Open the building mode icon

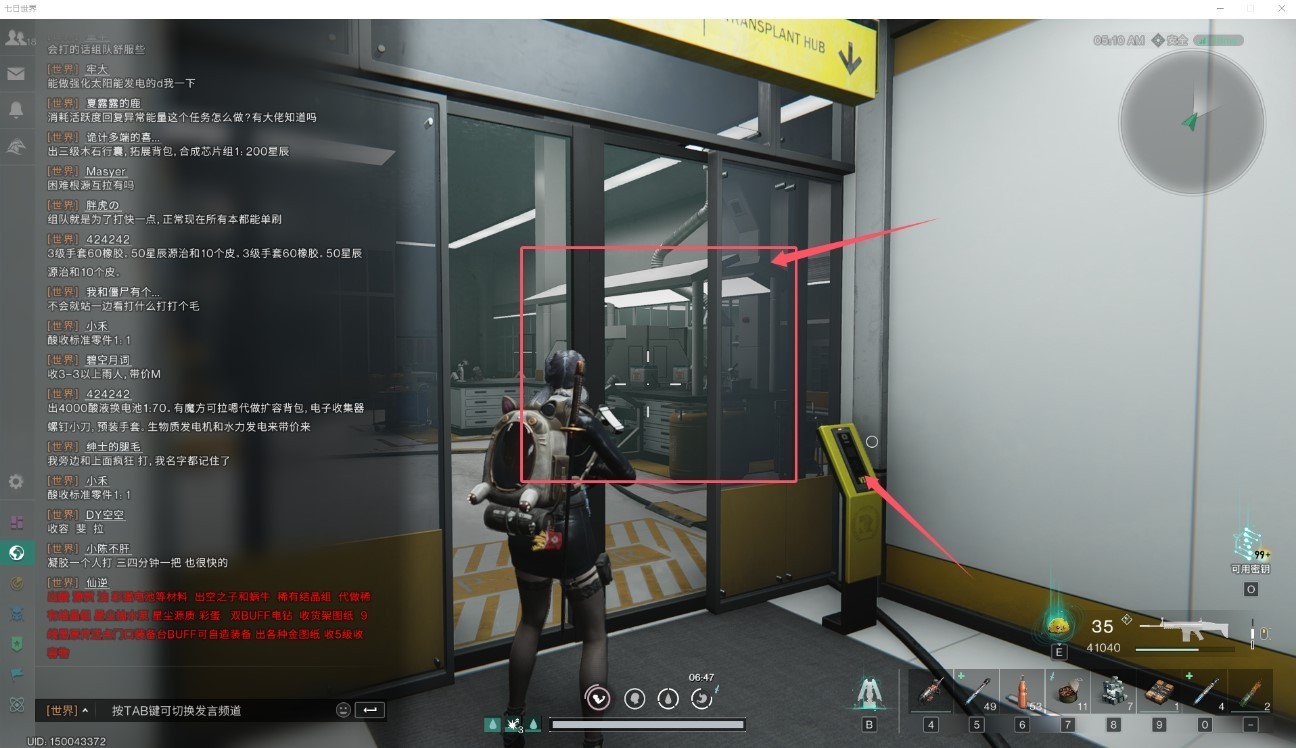869,692
